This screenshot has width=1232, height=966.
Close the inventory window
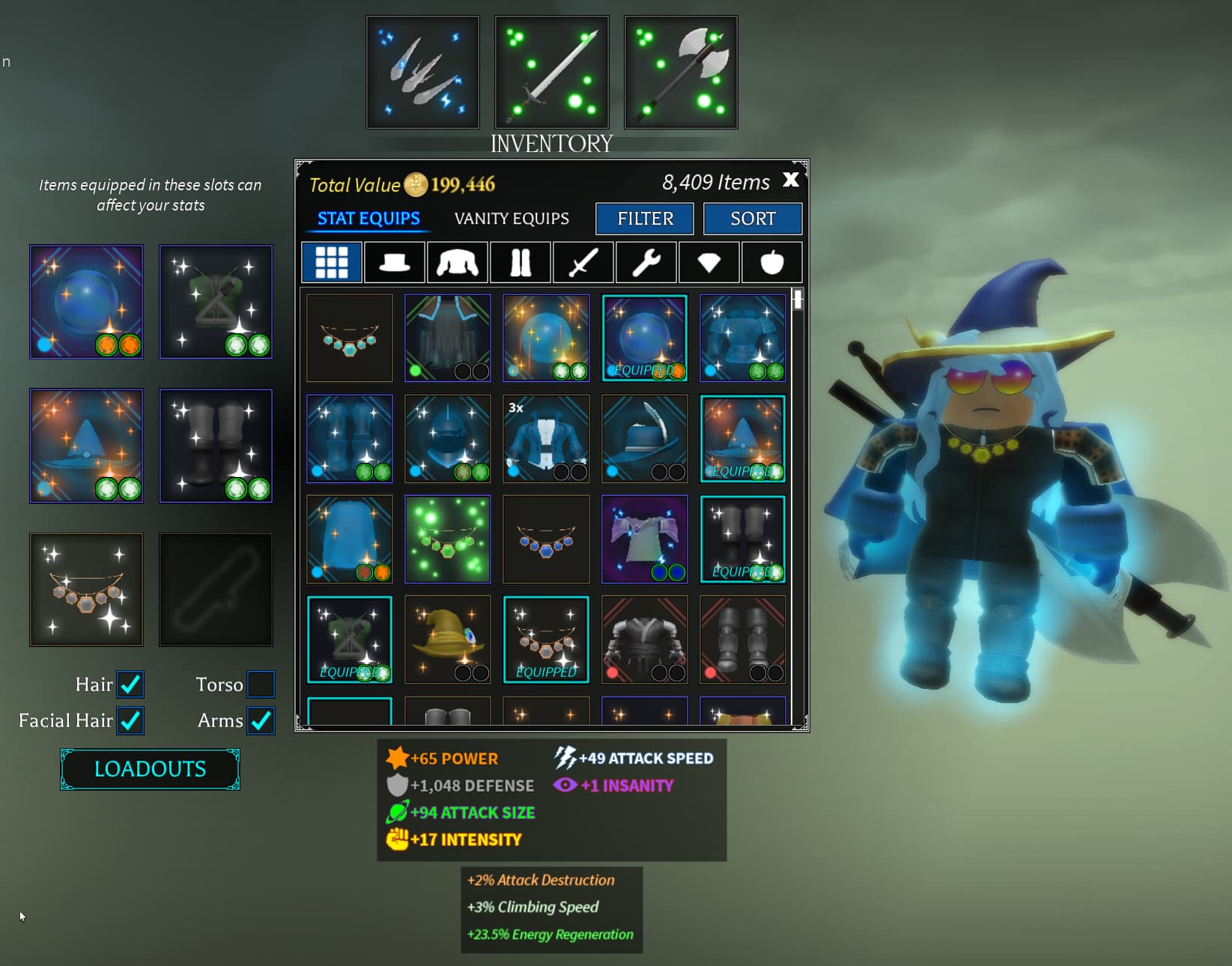(791, 180)
